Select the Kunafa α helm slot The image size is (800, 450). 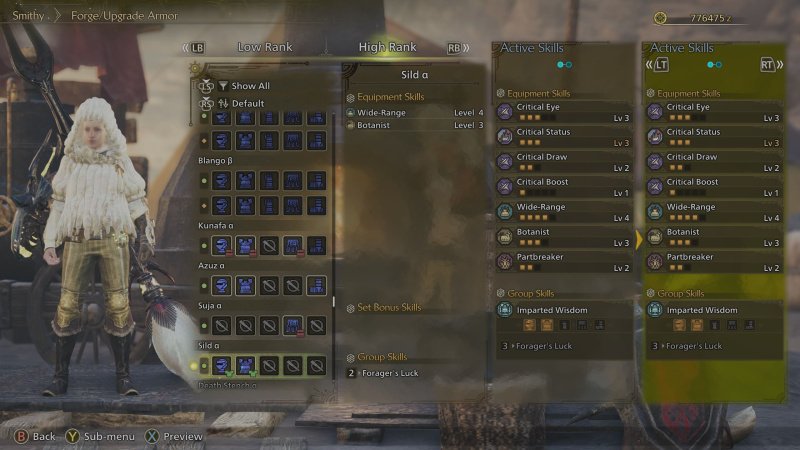pos(221,244)
